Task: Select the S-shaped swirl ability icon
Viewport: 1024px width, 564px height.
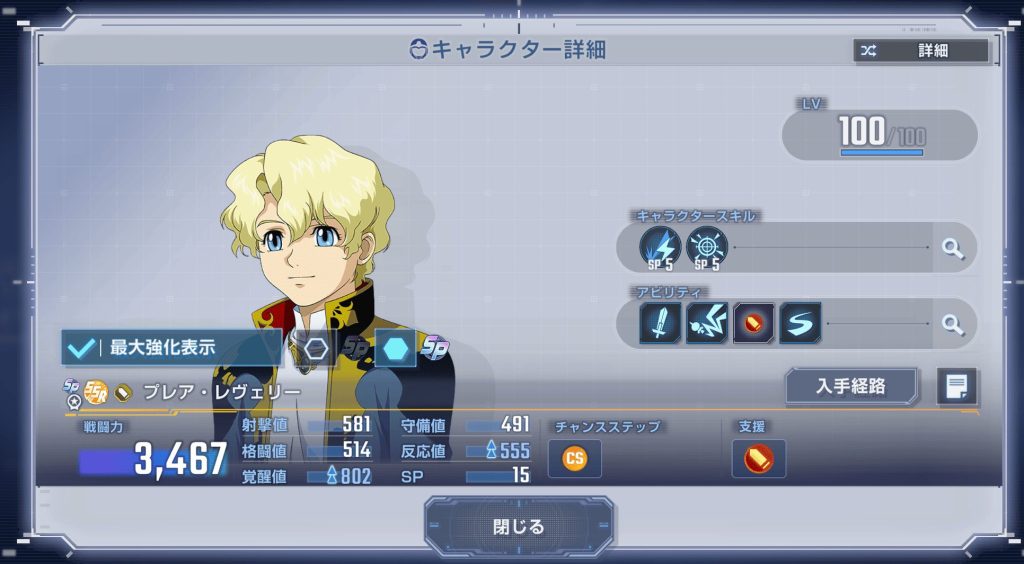Action: click(x=800, y=324)
